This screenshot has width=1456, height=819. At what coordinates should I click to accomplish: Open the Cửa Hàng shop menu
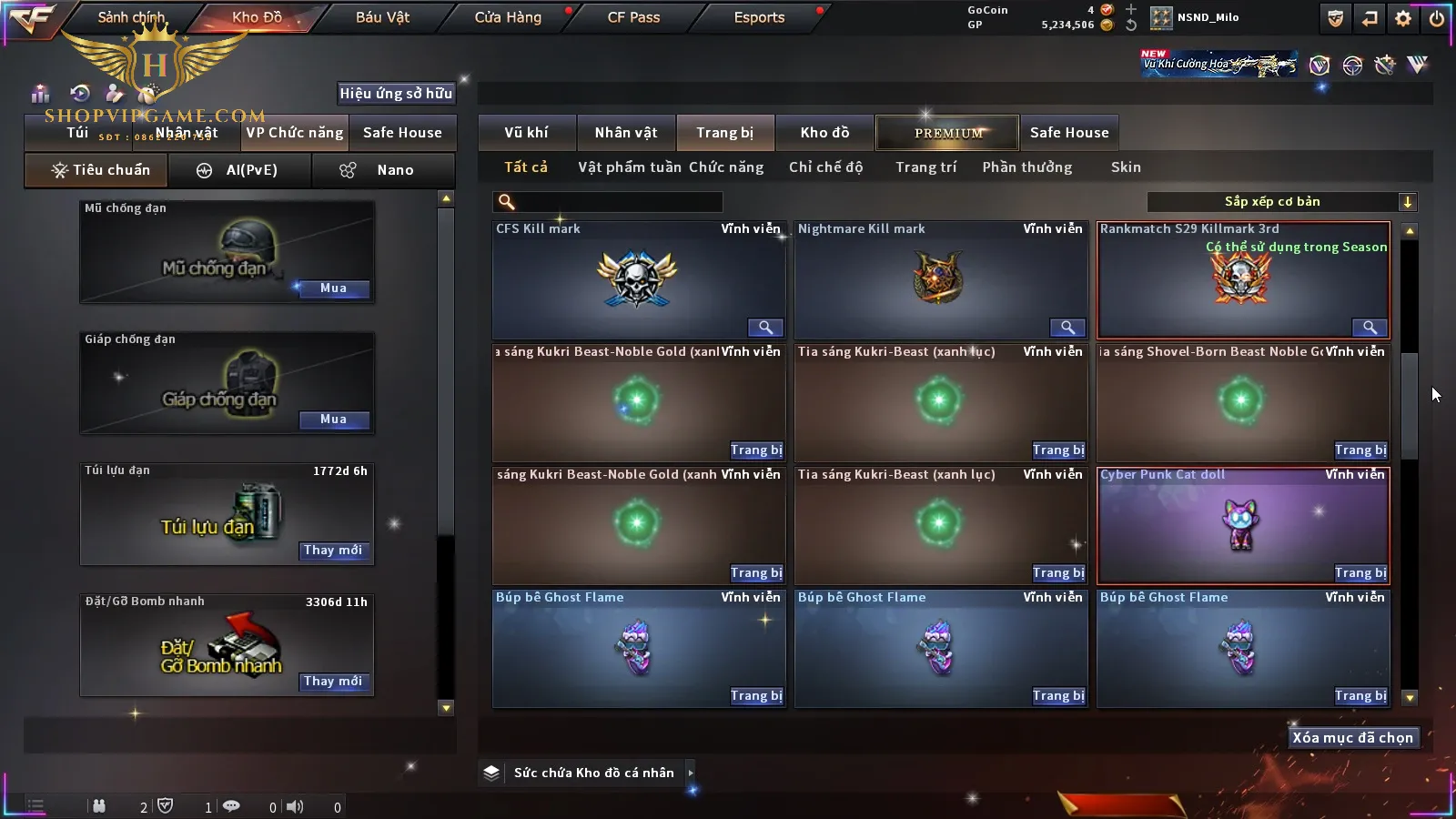click(508, 17)
